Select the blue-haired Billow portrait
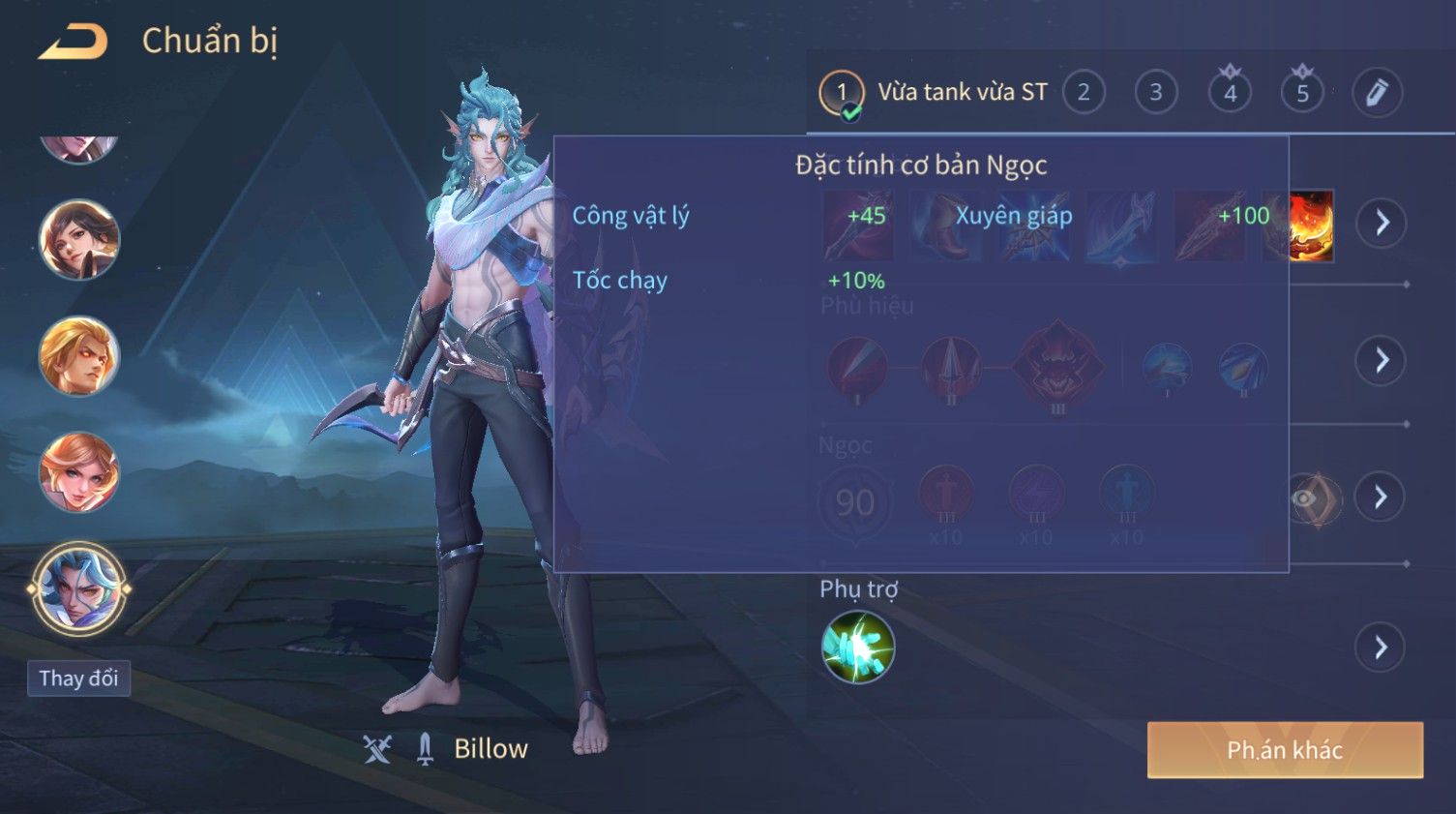This screenshot has height=814, width=1456. [78, 588]
